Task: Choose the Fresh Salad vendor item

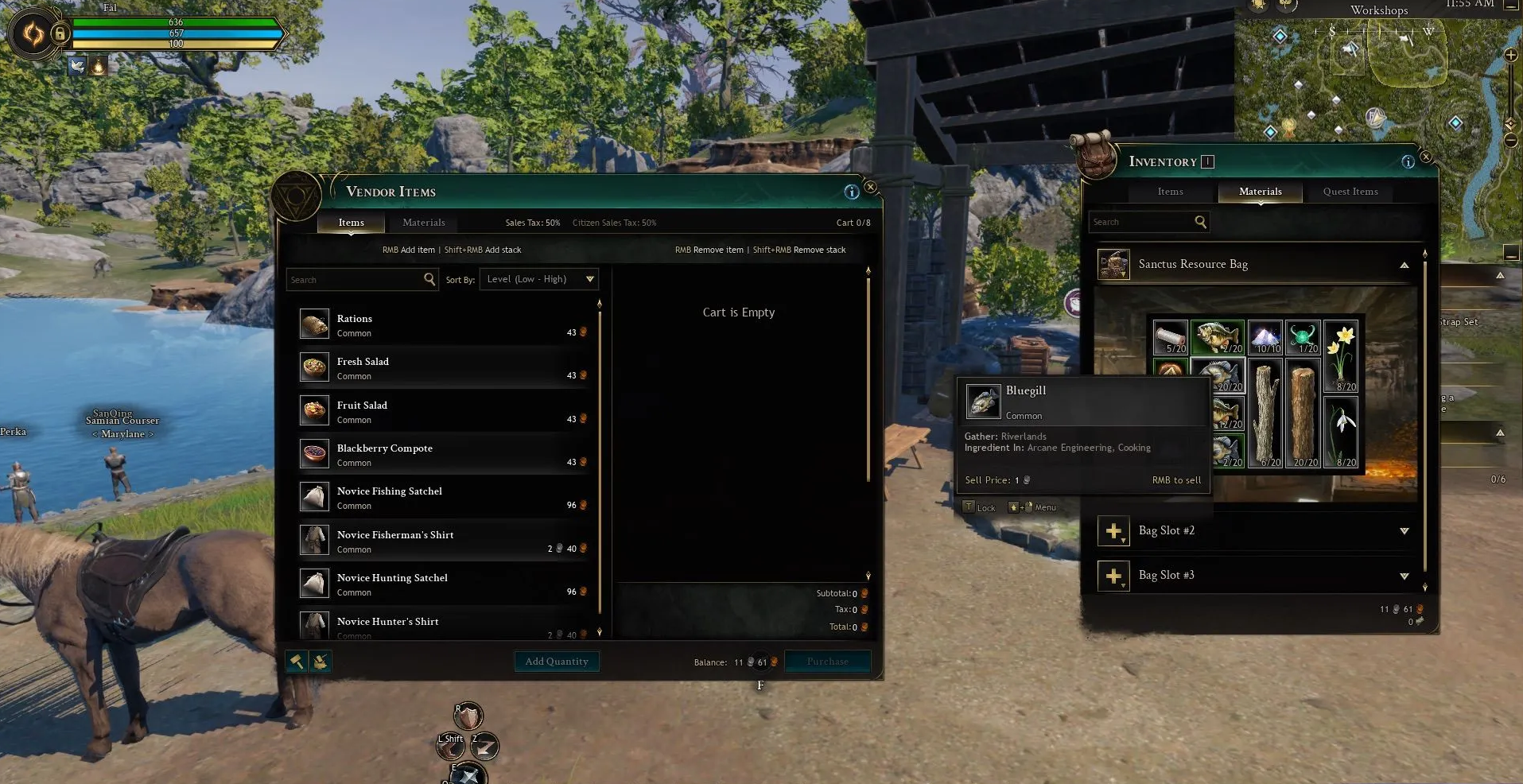Action: click(445, 368)
